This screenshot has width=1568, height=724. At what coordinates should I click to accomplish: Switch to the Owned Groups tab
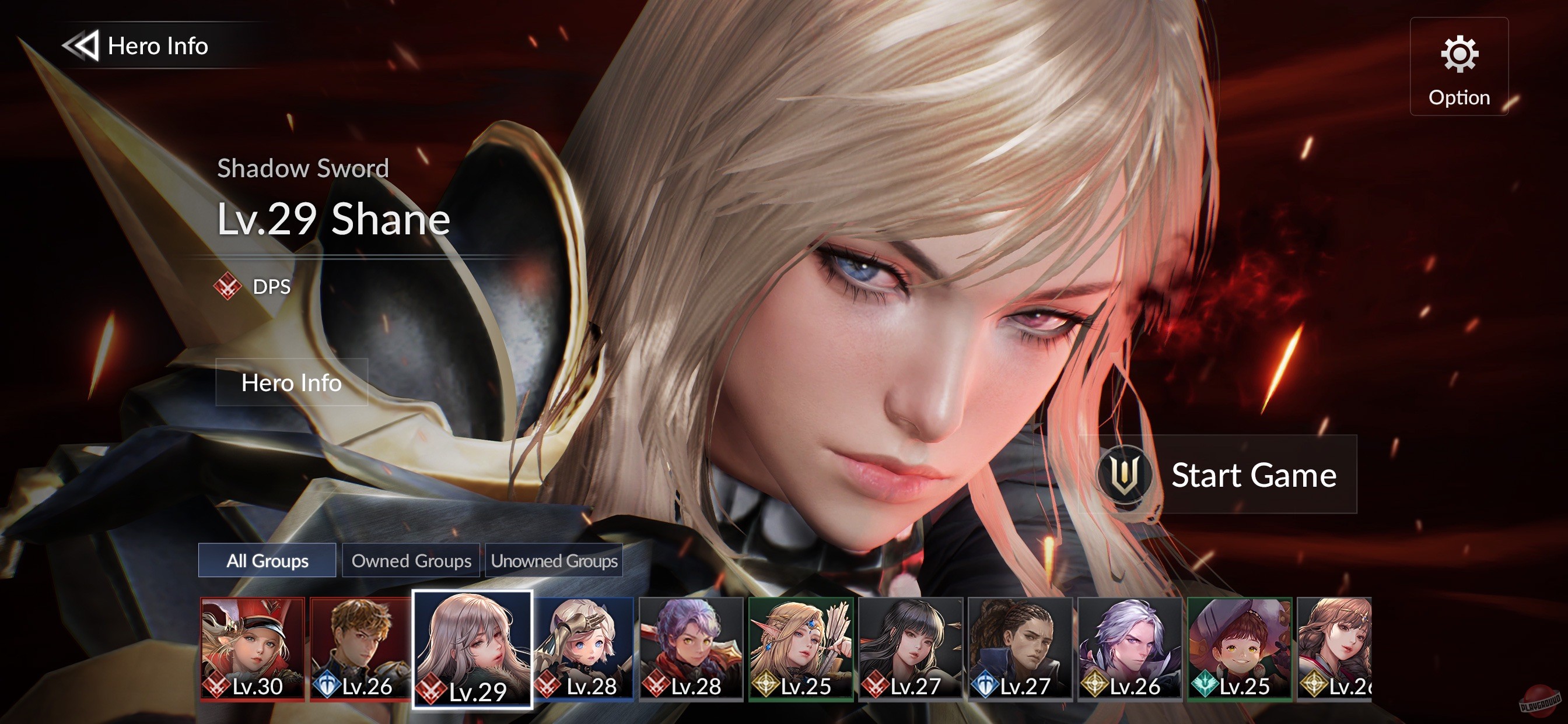410,561
